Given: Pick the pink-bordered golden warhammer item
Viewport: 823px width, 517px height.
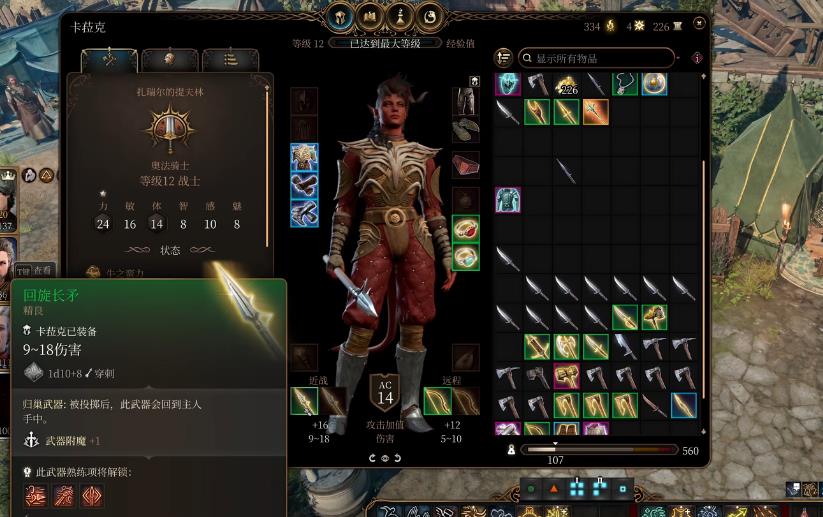Looking at the screenshot, I should click(x=566, y=376).
